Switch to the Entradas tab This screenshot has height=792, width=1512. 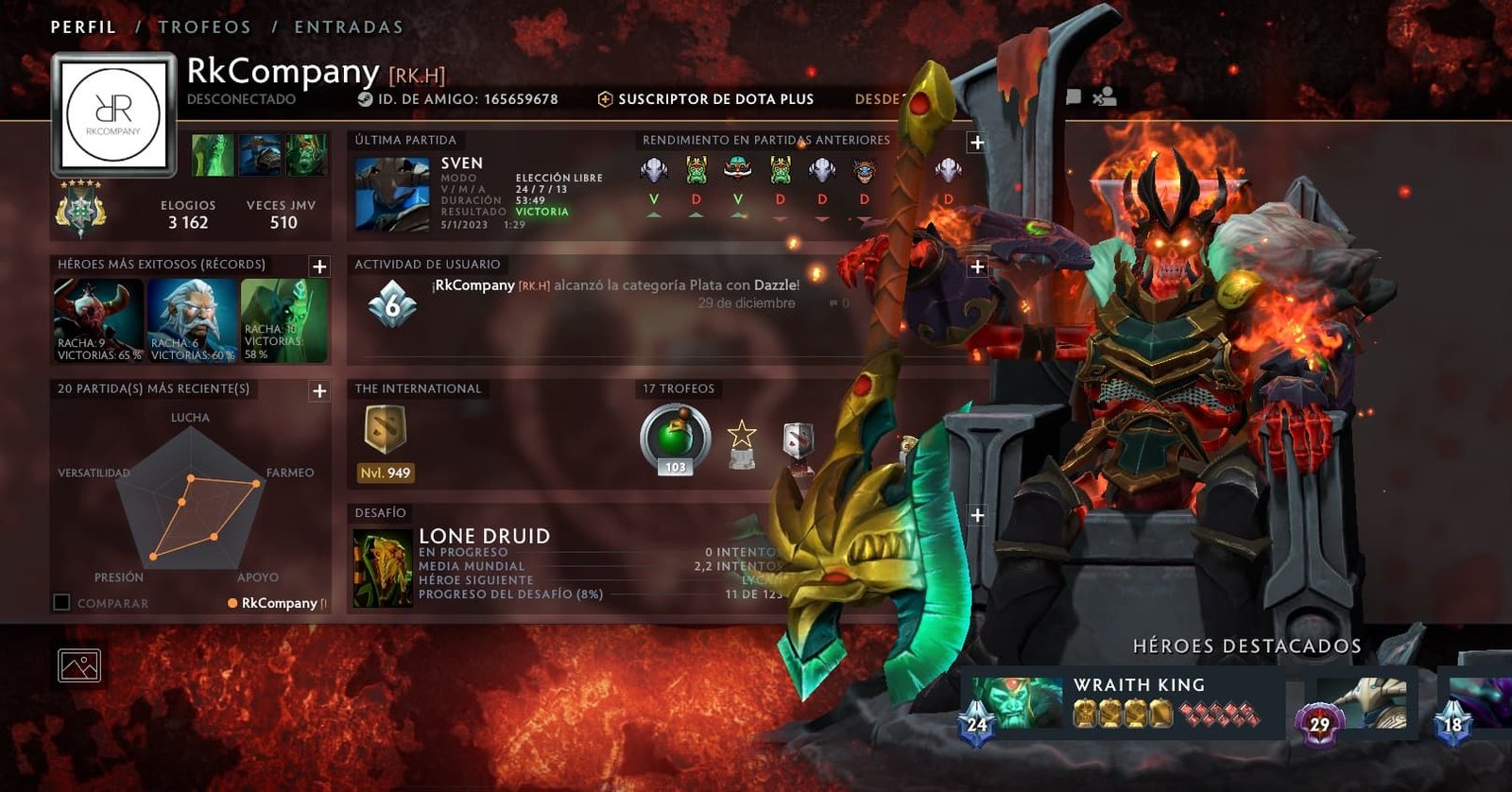click(x=348, y=27)
